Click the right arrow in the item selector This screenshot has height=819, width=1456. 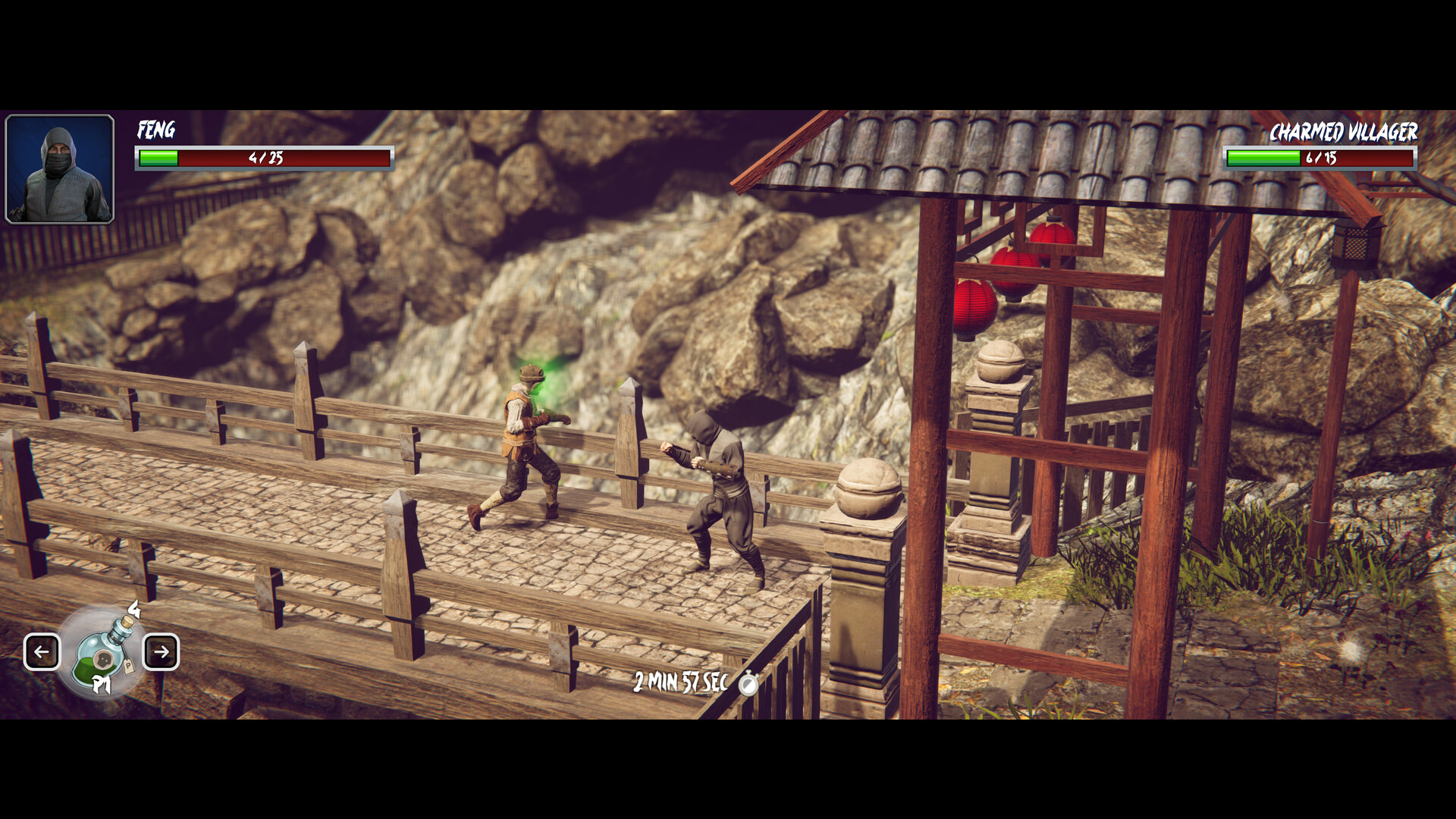(162, 651)
